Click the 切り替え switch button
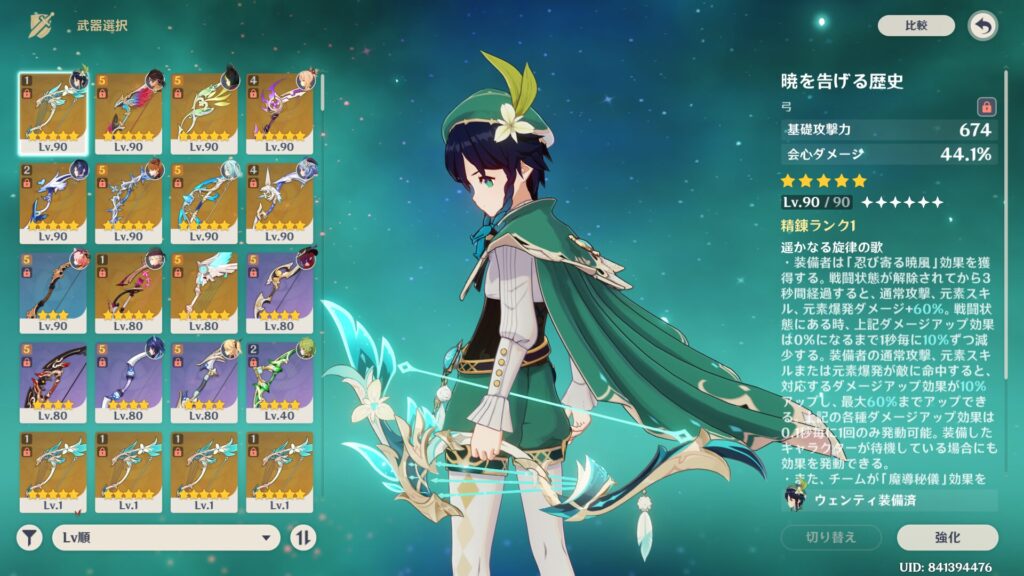The image size is (1024, 576). click(831, 538)
